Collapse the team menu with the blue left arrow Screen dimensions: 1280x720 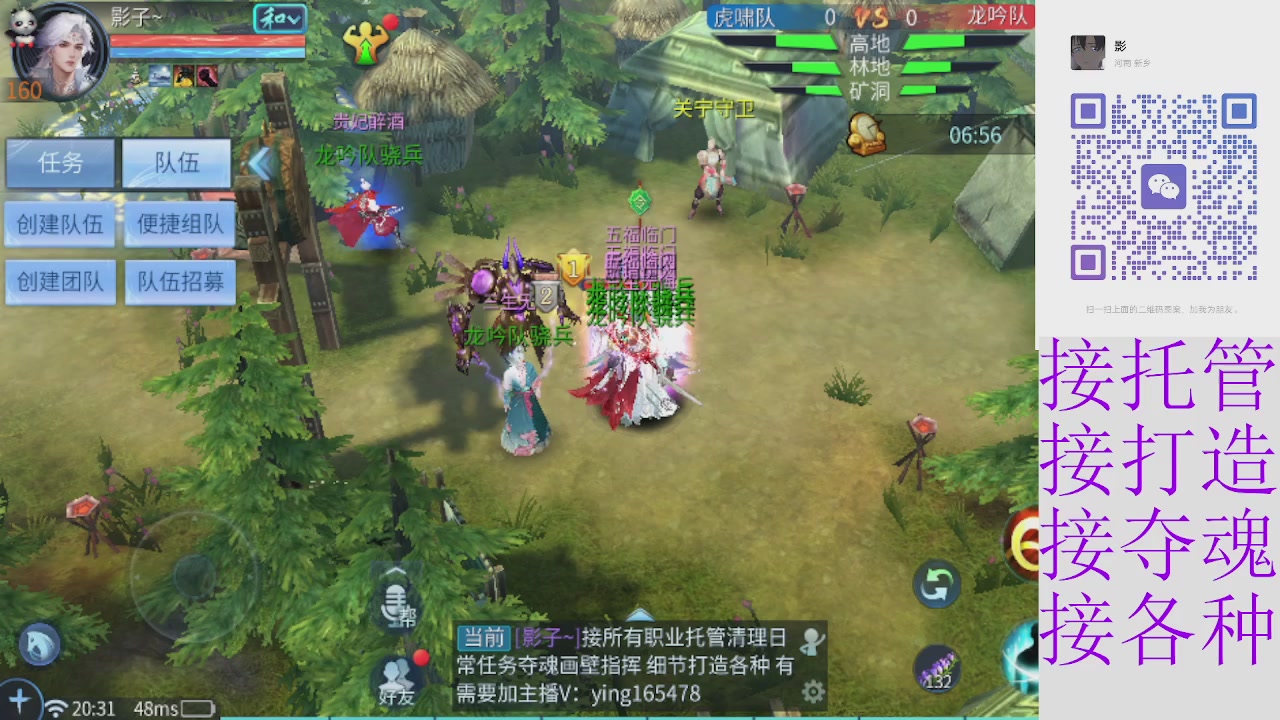(262, 164)
